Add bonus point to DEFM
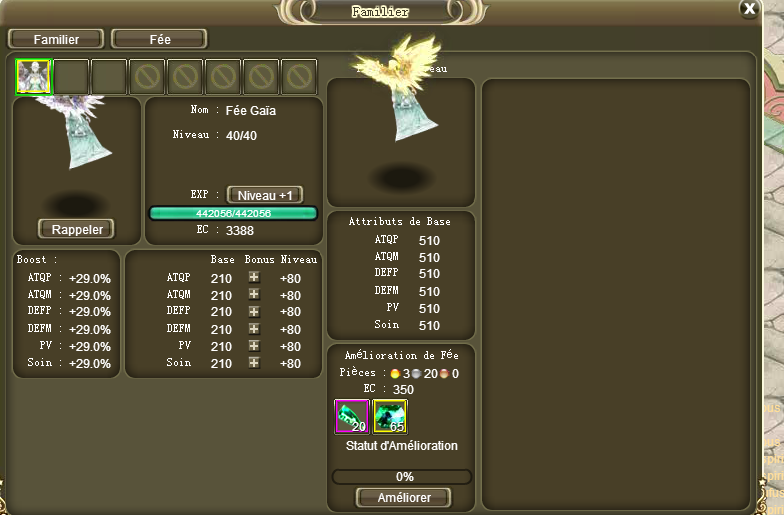 [x=254, y=328]
